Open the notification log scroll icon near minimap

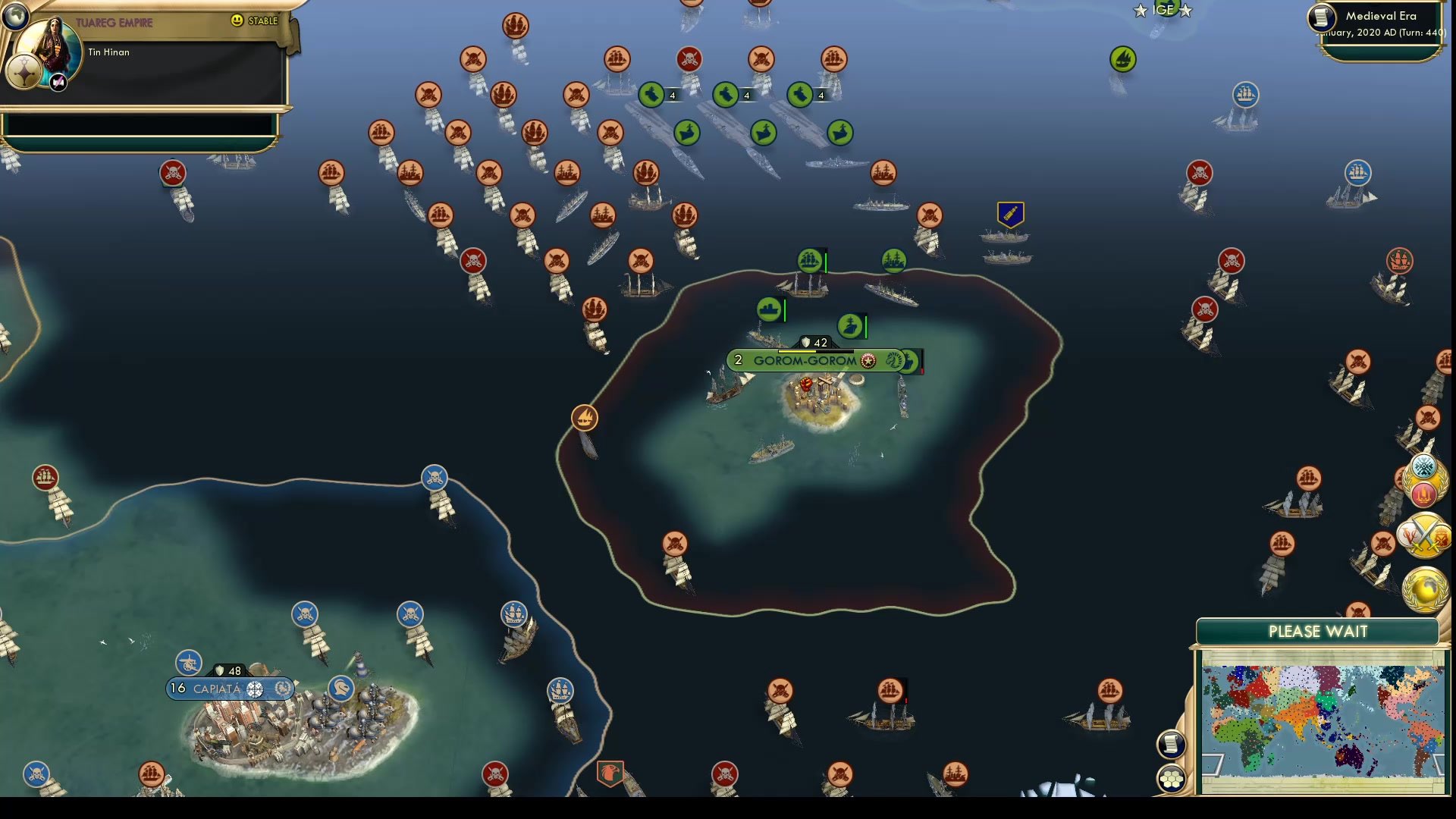(x=1172, y=743)
